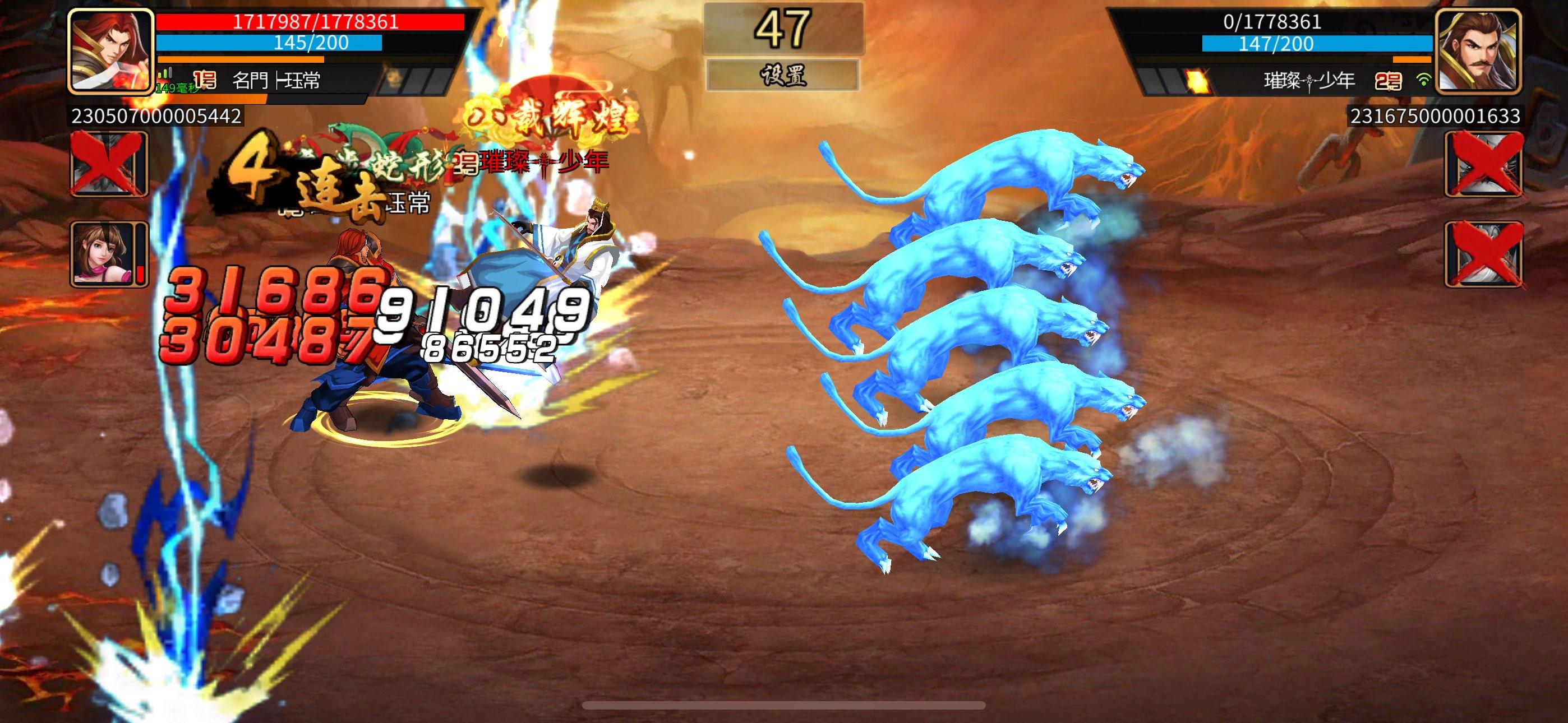The height and width of the screenshot is (723, 1568).
Task: Tap the 八载辉煌 anniversary event banner
Action: [x=547, y=113]
